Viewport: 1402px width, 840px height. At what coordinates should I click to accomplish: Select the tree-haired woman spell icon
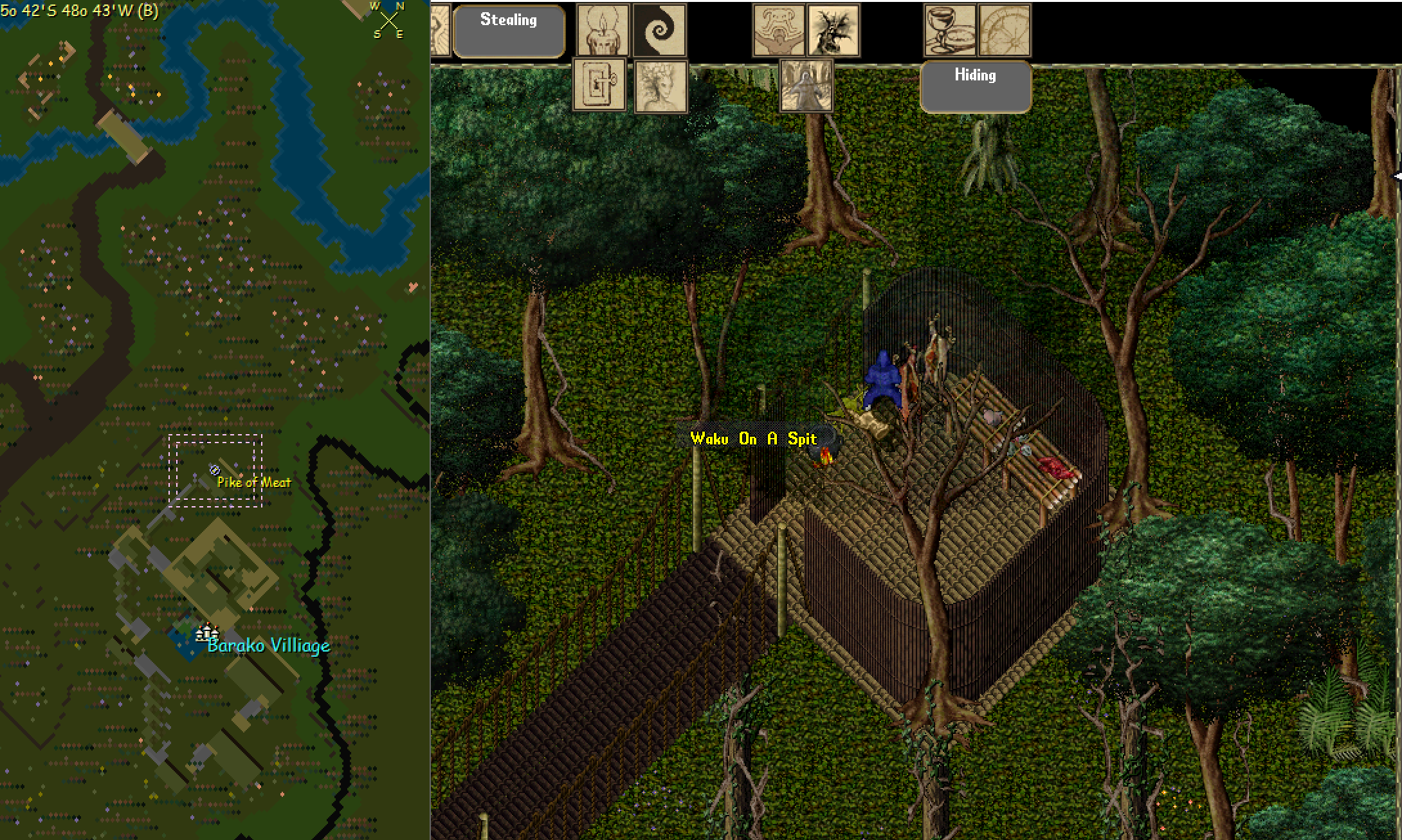coord(660,86)
